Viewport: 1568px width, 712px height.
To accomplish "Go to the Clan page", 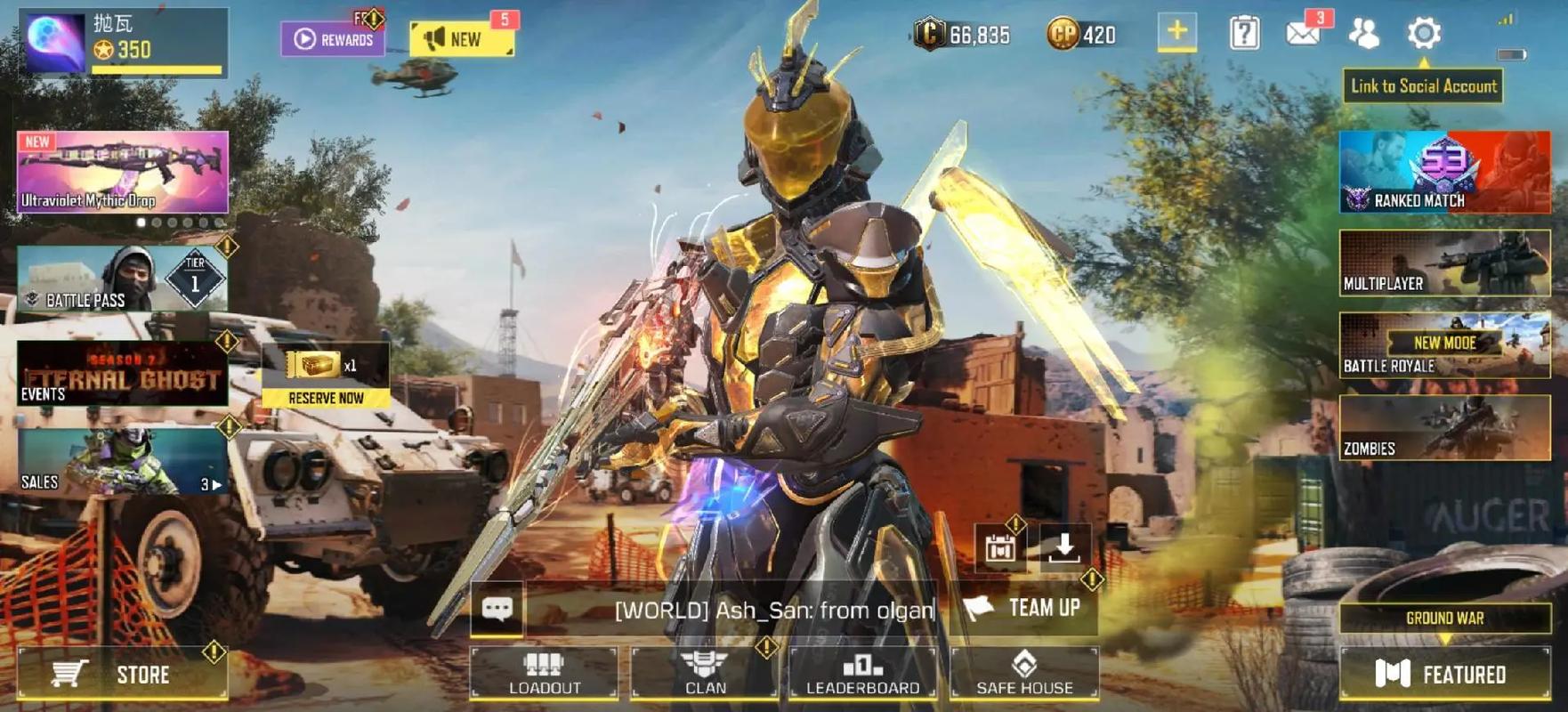I will click(x=705, y=673).
